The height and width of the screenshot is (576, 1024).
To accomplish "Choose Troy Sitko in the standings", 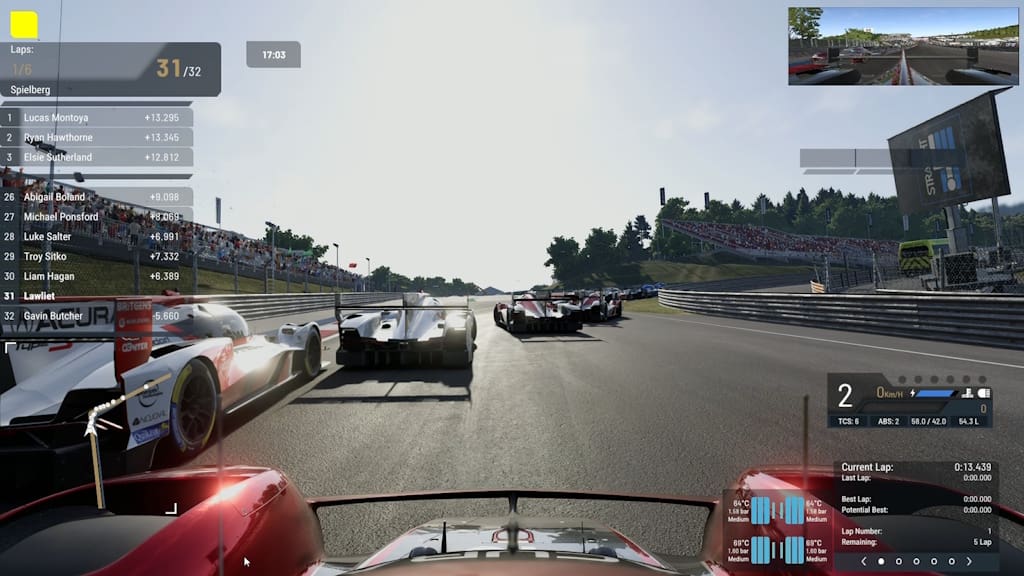I will tap(97, 257).
